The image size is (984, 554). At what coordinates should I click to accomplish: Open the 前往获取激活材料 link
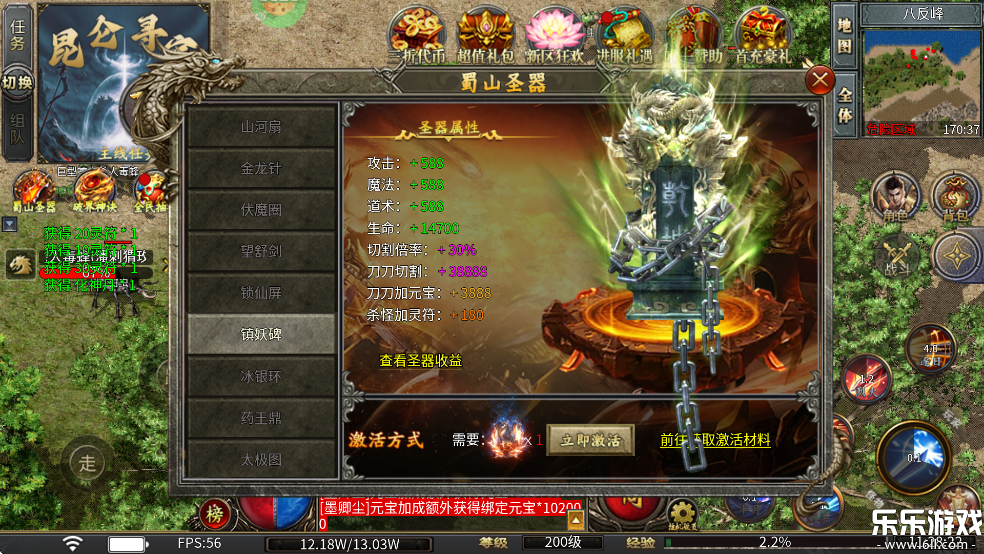(x=715, y=439)
